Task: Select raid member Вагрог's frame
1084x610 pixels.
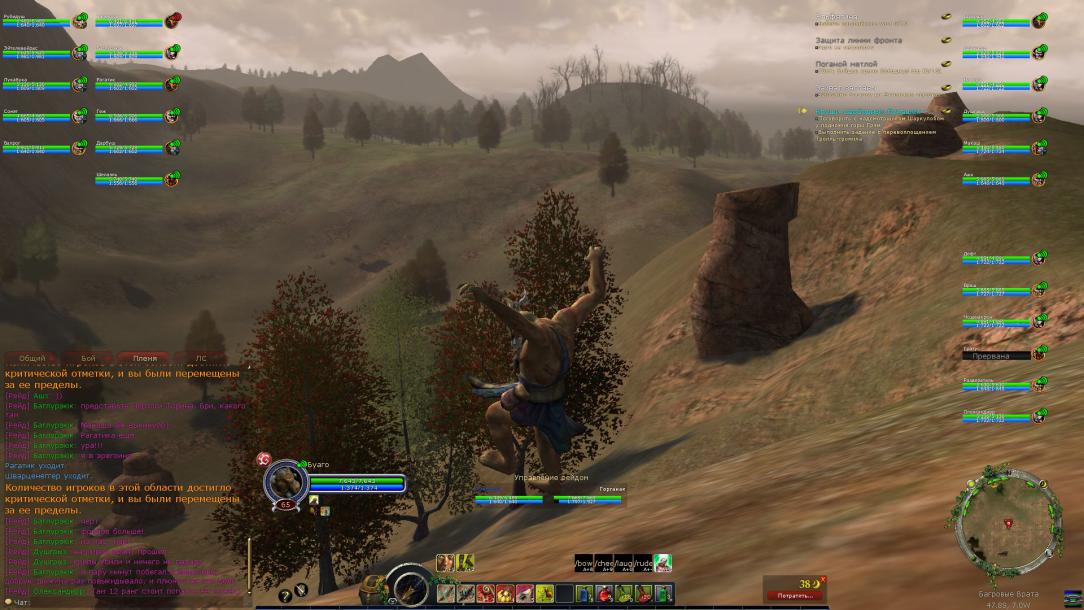Action: point(40,148)
